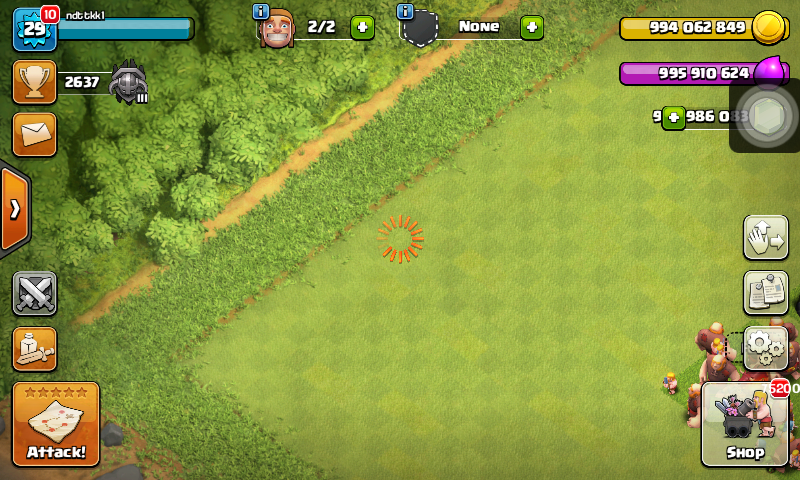
Task: Open the crossed swords army overview
Action: point(34,294)
